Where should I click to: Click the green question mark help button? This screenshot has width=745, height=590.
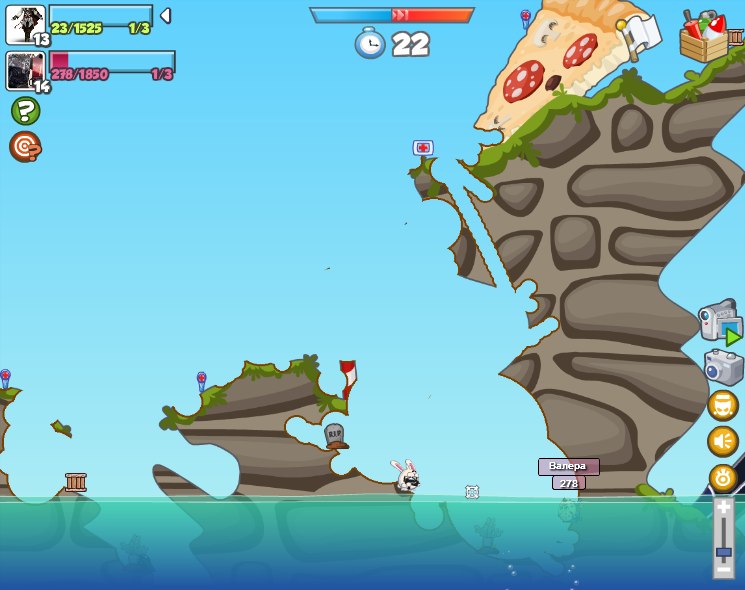pos(25,110)
